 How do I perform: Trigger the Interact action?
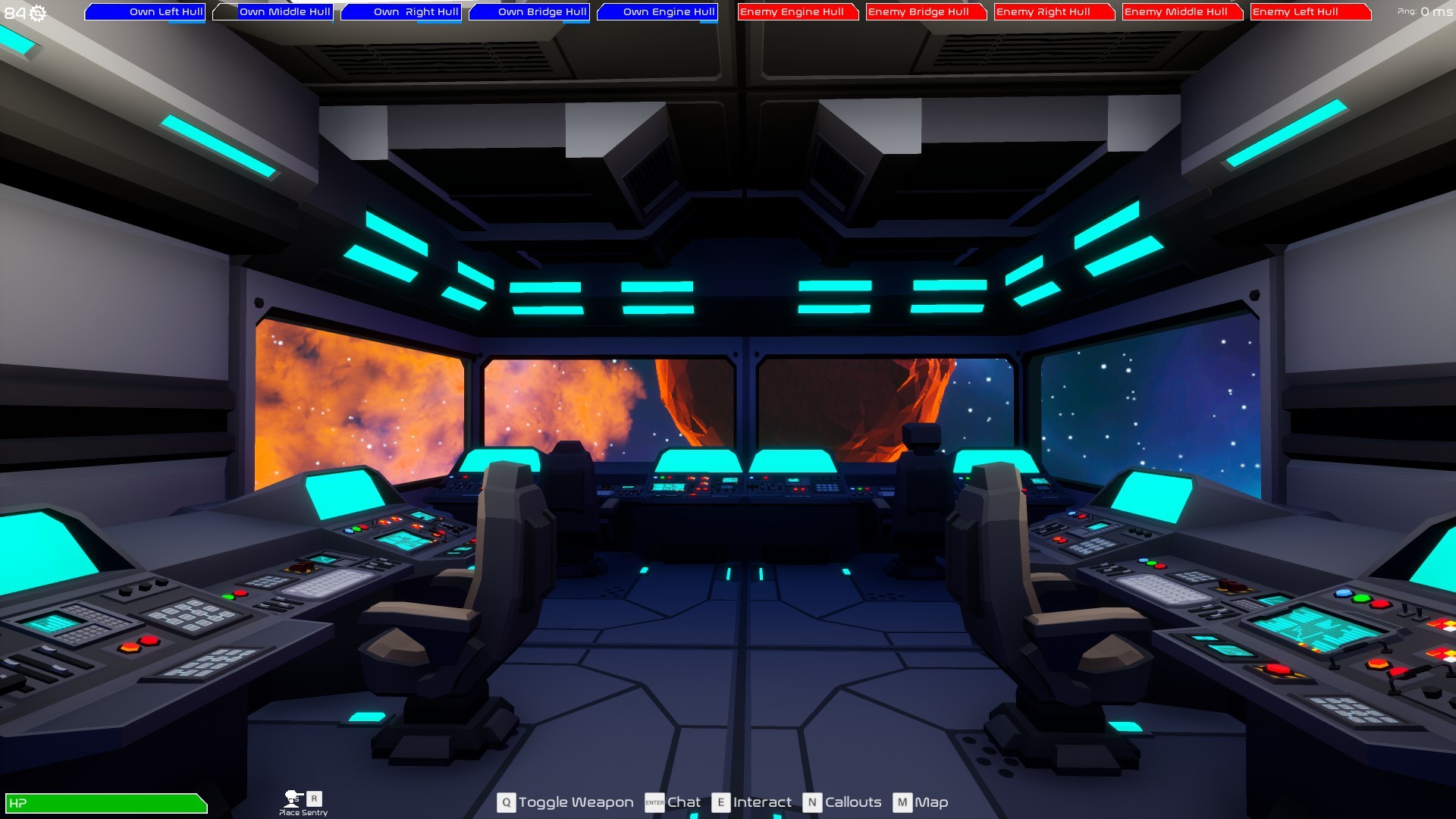[761, 802]
